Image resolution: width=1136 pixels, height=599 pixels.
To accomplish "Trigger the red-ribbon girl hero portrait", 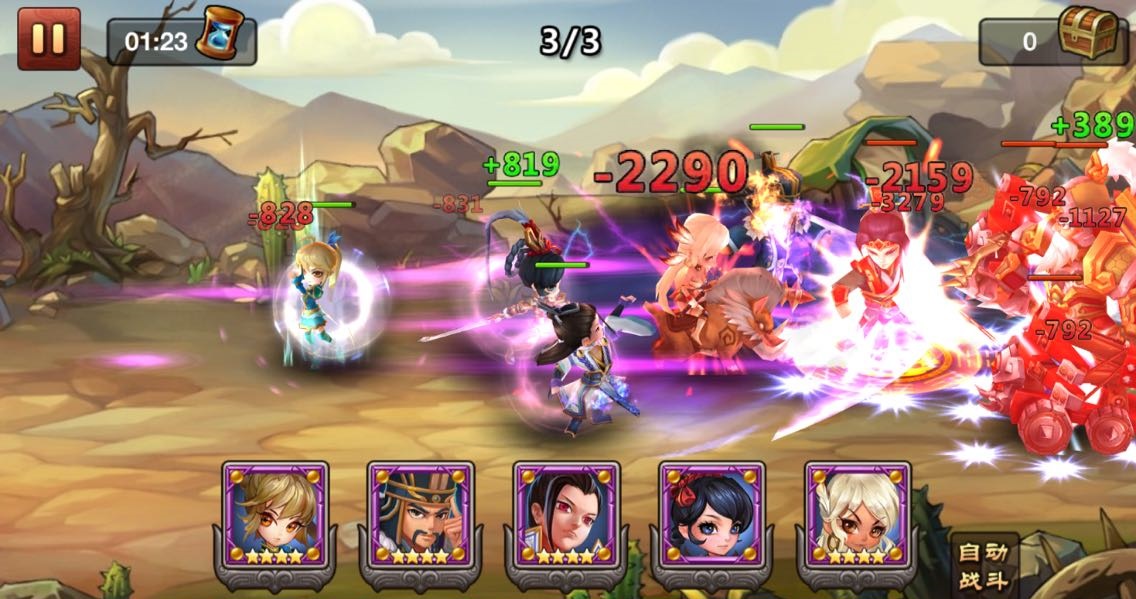I will tap(712, 516).
